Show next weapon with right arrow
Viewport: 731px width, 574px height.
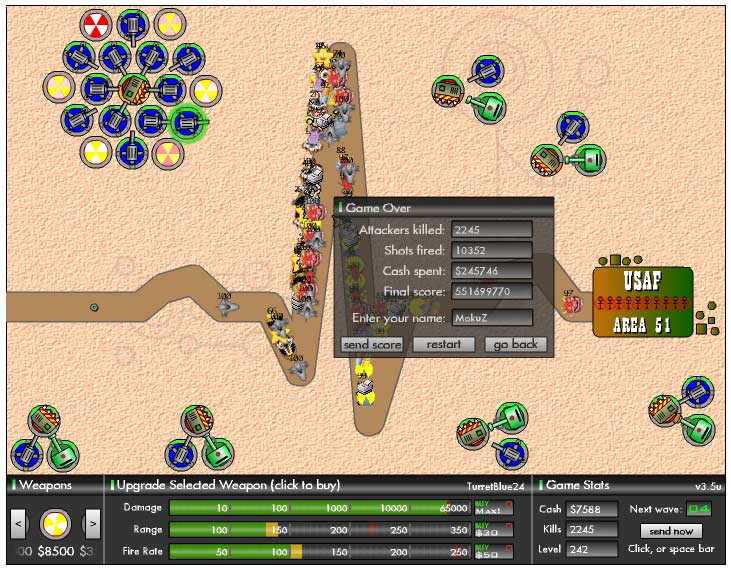(x=91, y=522)
